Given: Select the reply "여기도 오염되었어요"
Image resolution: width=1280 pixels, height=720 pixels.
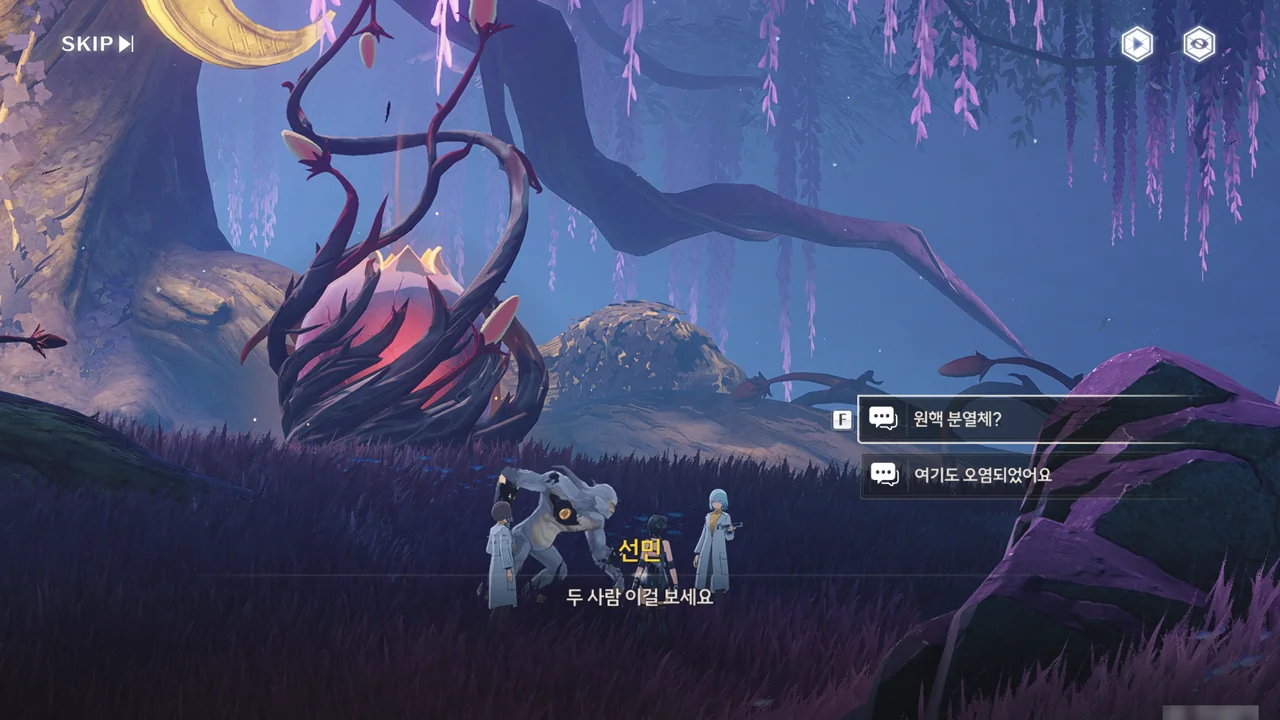Looking at the screenshot, I should coord(1020,475).
